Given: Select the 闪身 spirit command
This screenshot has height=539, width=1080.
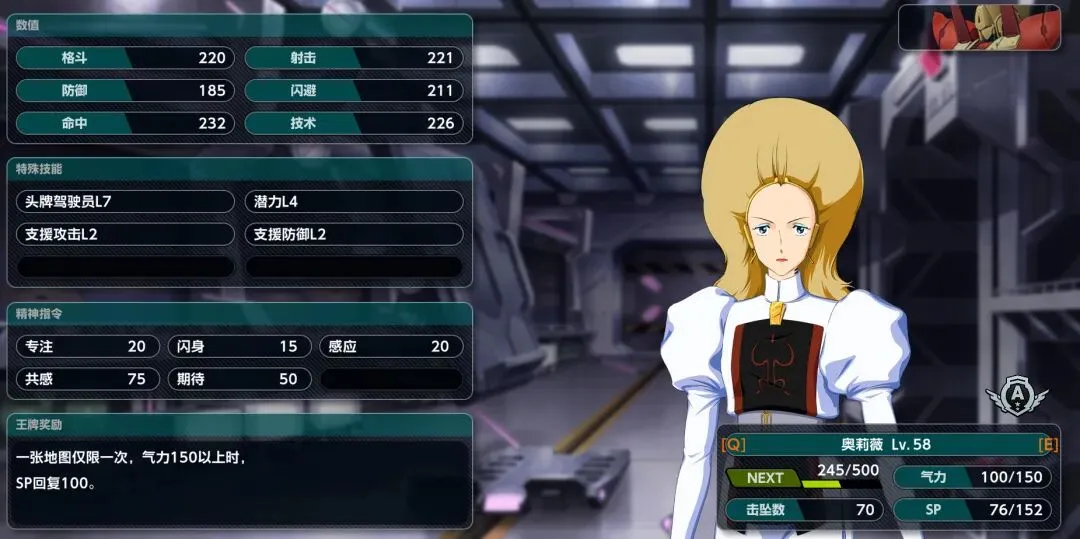Looking at the screenshot, I should click(x=239, y=346).
